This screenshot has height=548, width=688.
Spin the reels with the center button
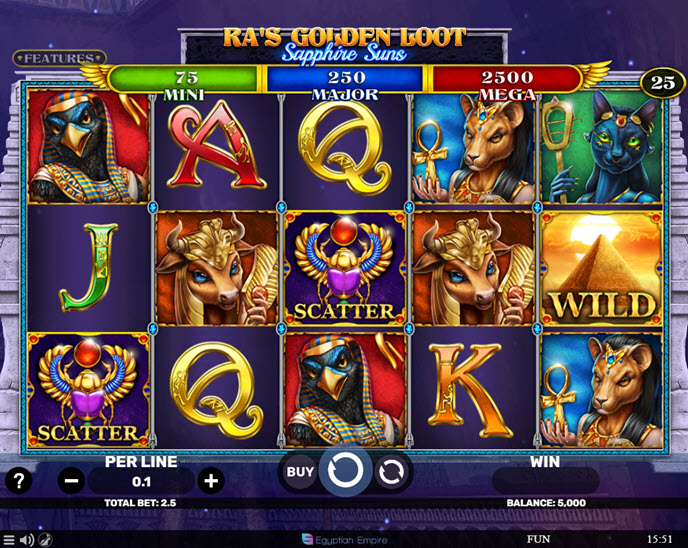(x=345, y=471)
